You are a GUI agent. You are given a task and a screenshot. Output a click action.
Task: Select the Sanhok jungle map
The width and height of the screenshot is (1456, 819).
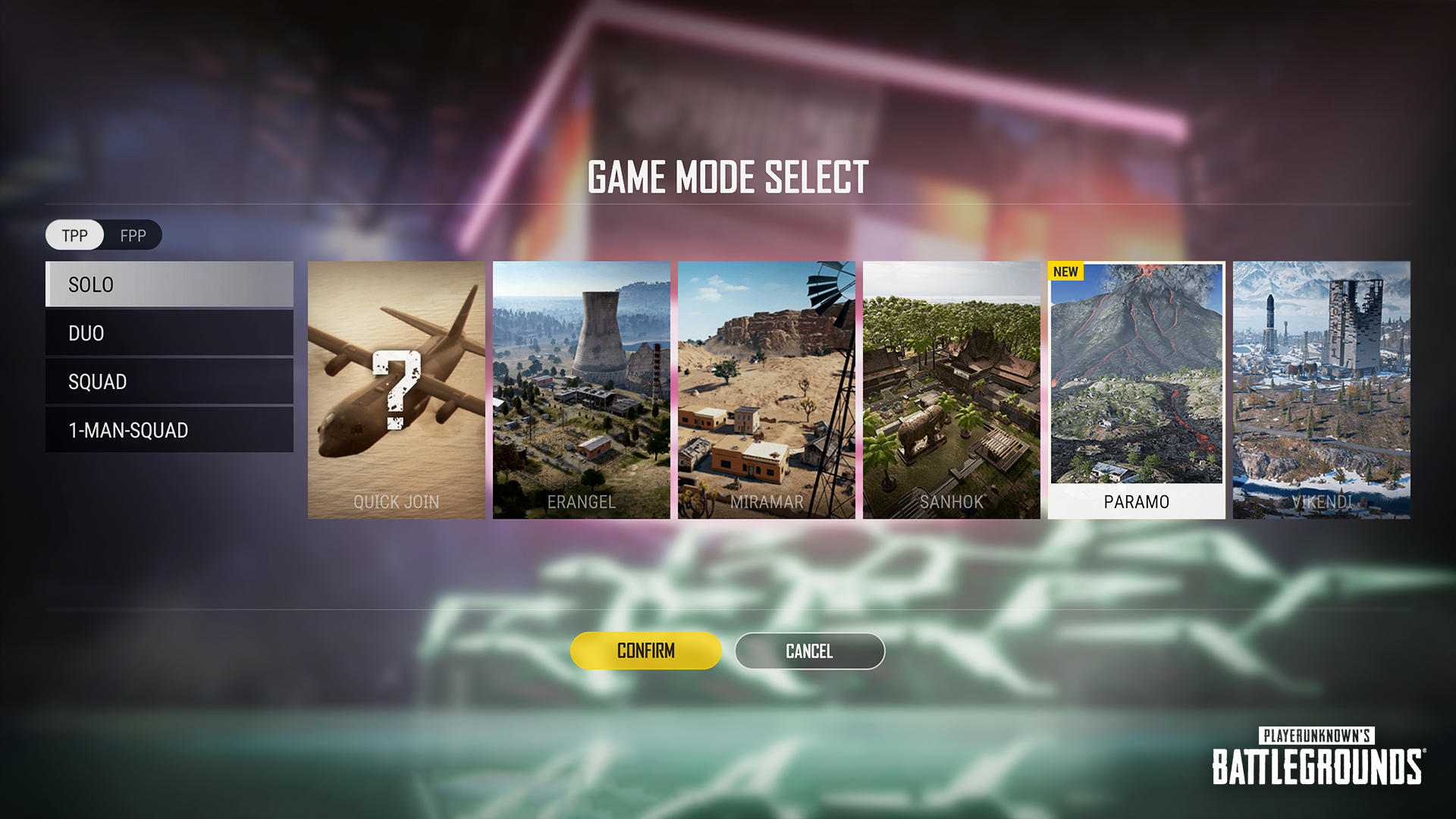pos(953,391)
